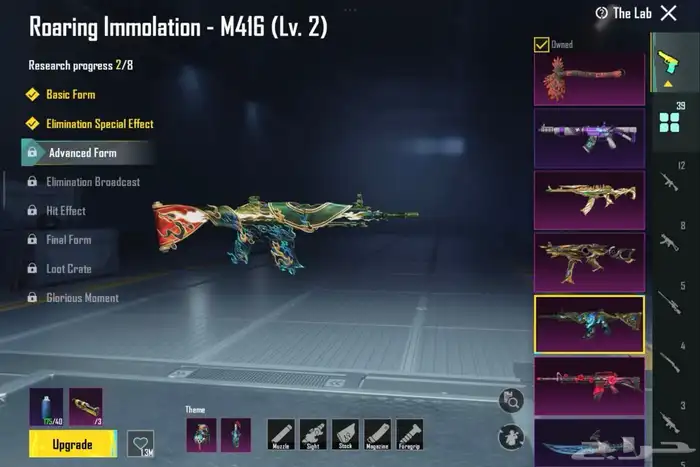
Task: Choose the Advanced Form stage
Action: pos(82,153)
